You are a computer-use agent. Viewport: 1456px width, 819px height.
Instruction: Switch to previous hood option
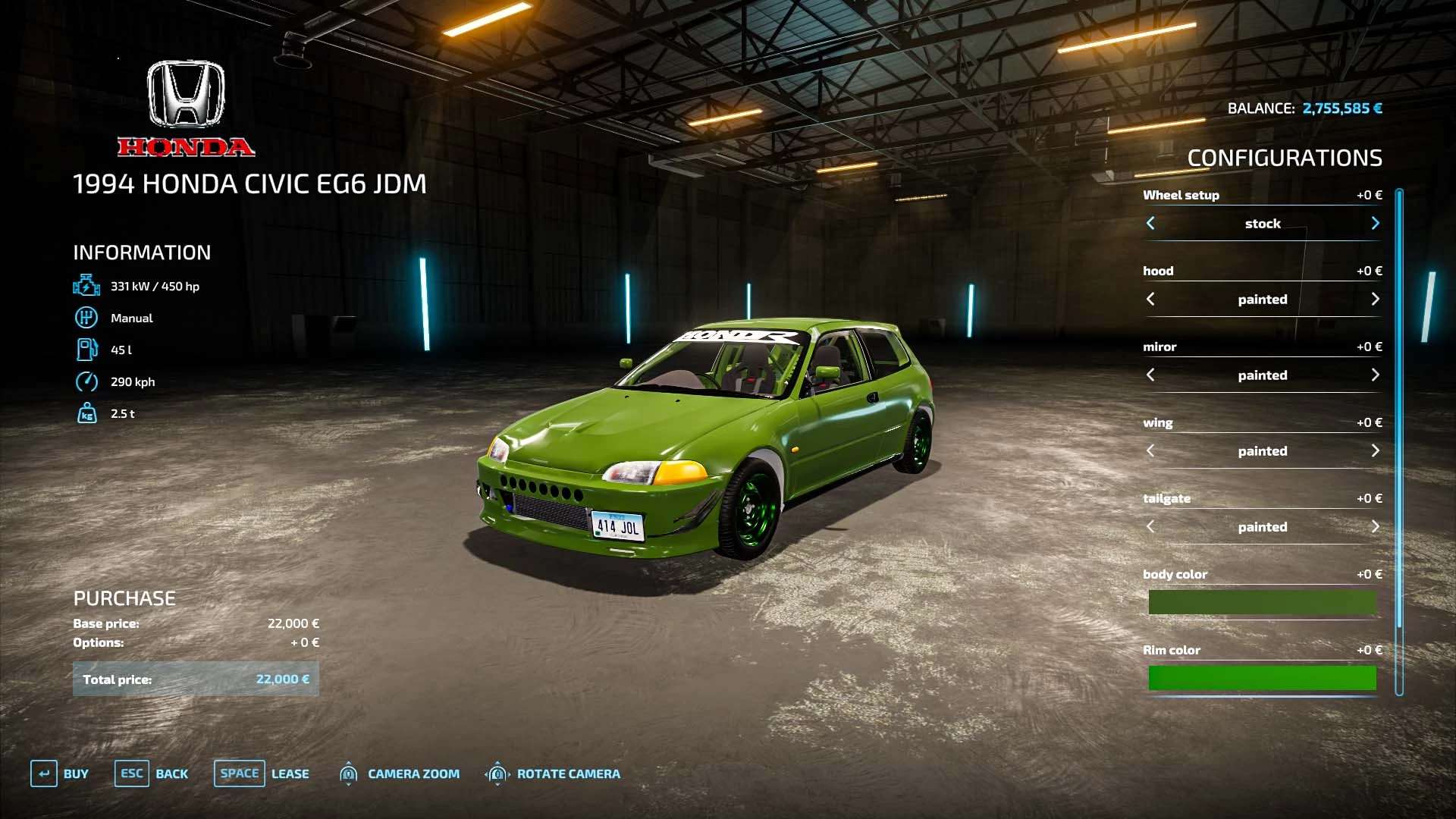pos(1150,300)
